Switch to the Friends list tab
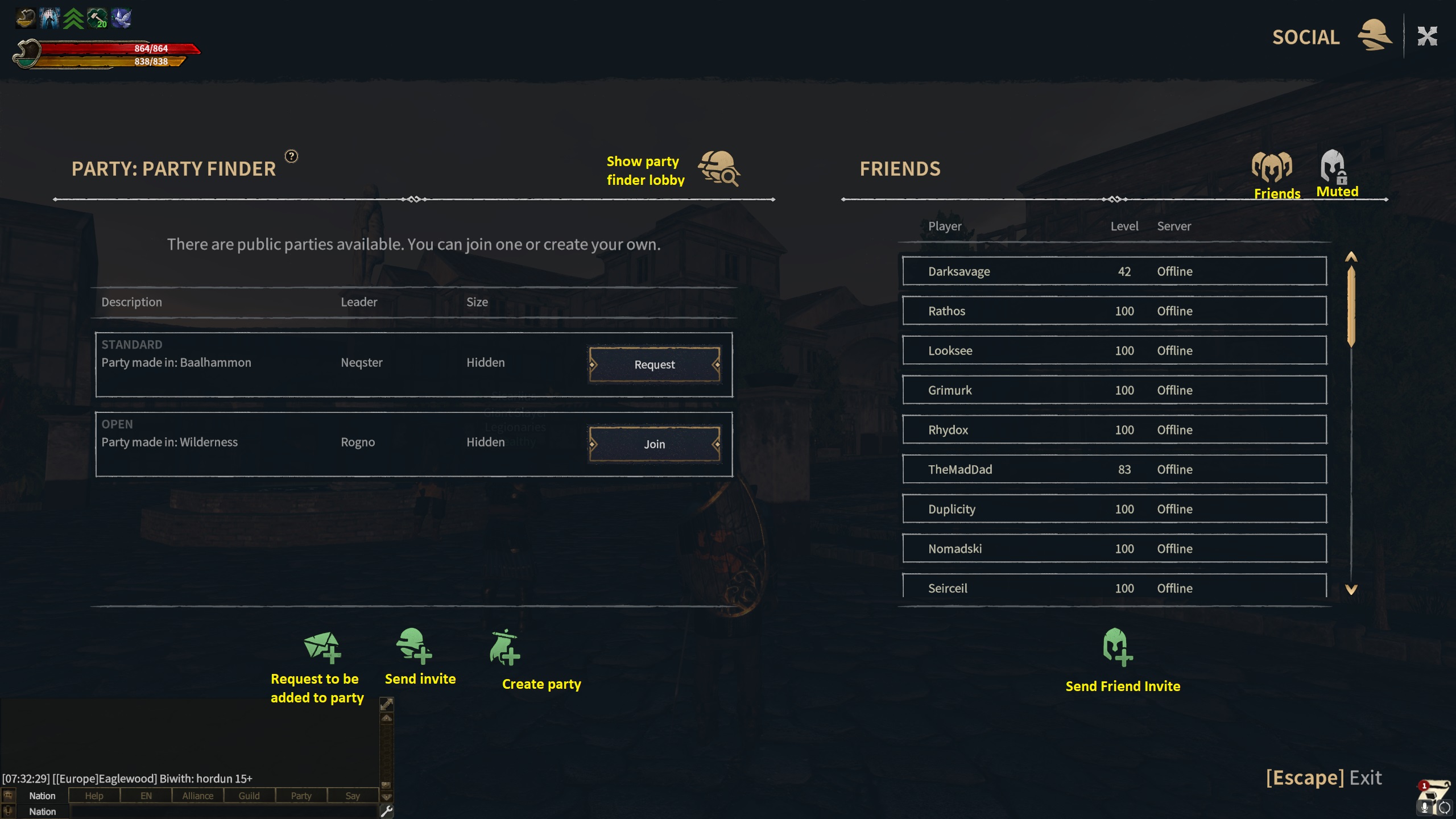 pyautogui.click(x=1273, y=173)
